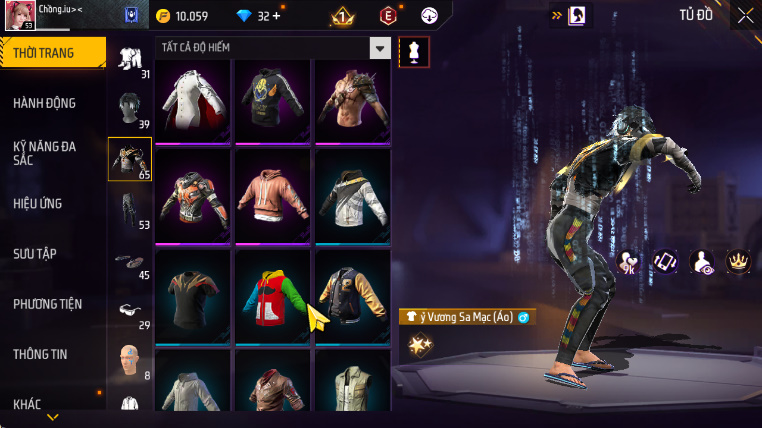The height and width of the screenshot is (428, 762).
Task: Choose the black hoodie with yellow emblem
Action: tap(272, 101)
